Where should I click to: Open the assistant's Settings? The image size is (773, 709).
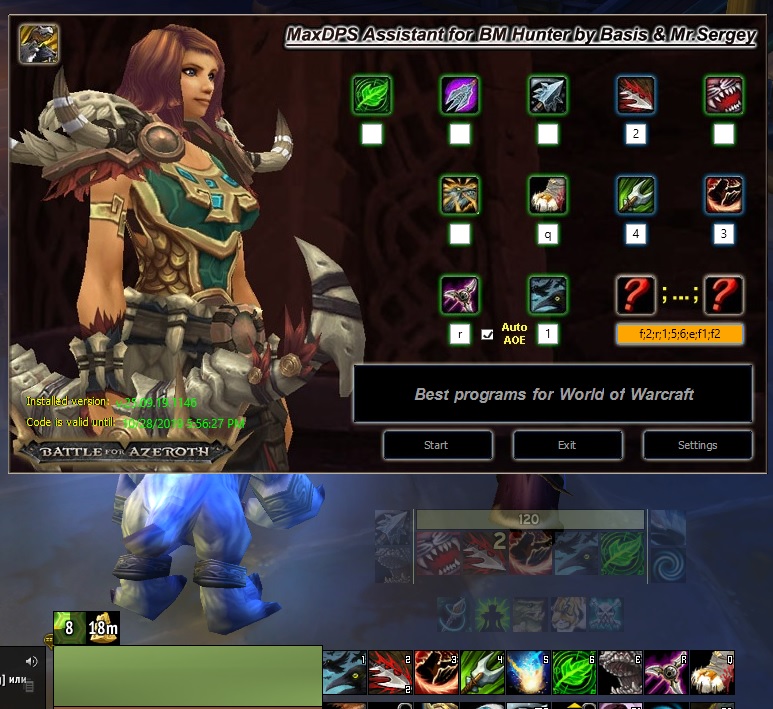(697, 445)
